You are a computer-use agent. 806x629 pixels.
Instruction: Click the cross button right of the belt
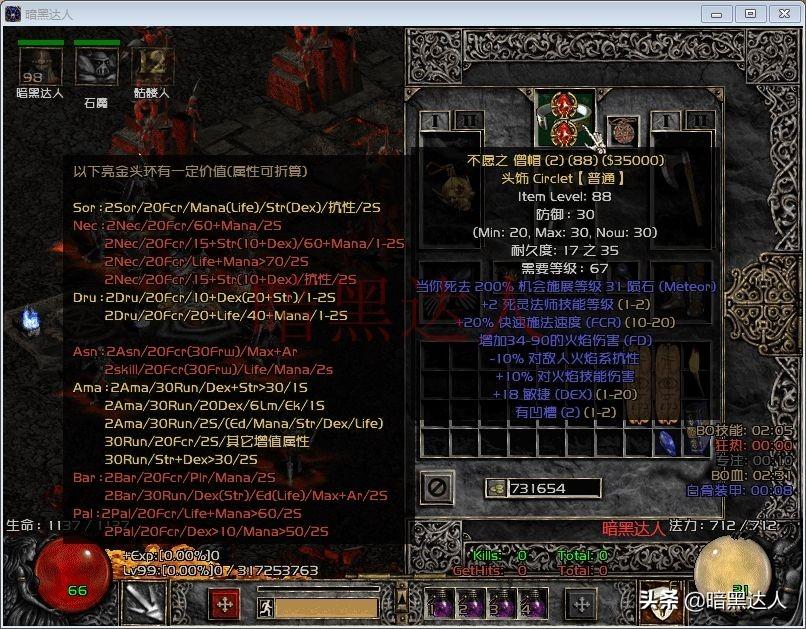click(581, 604)
